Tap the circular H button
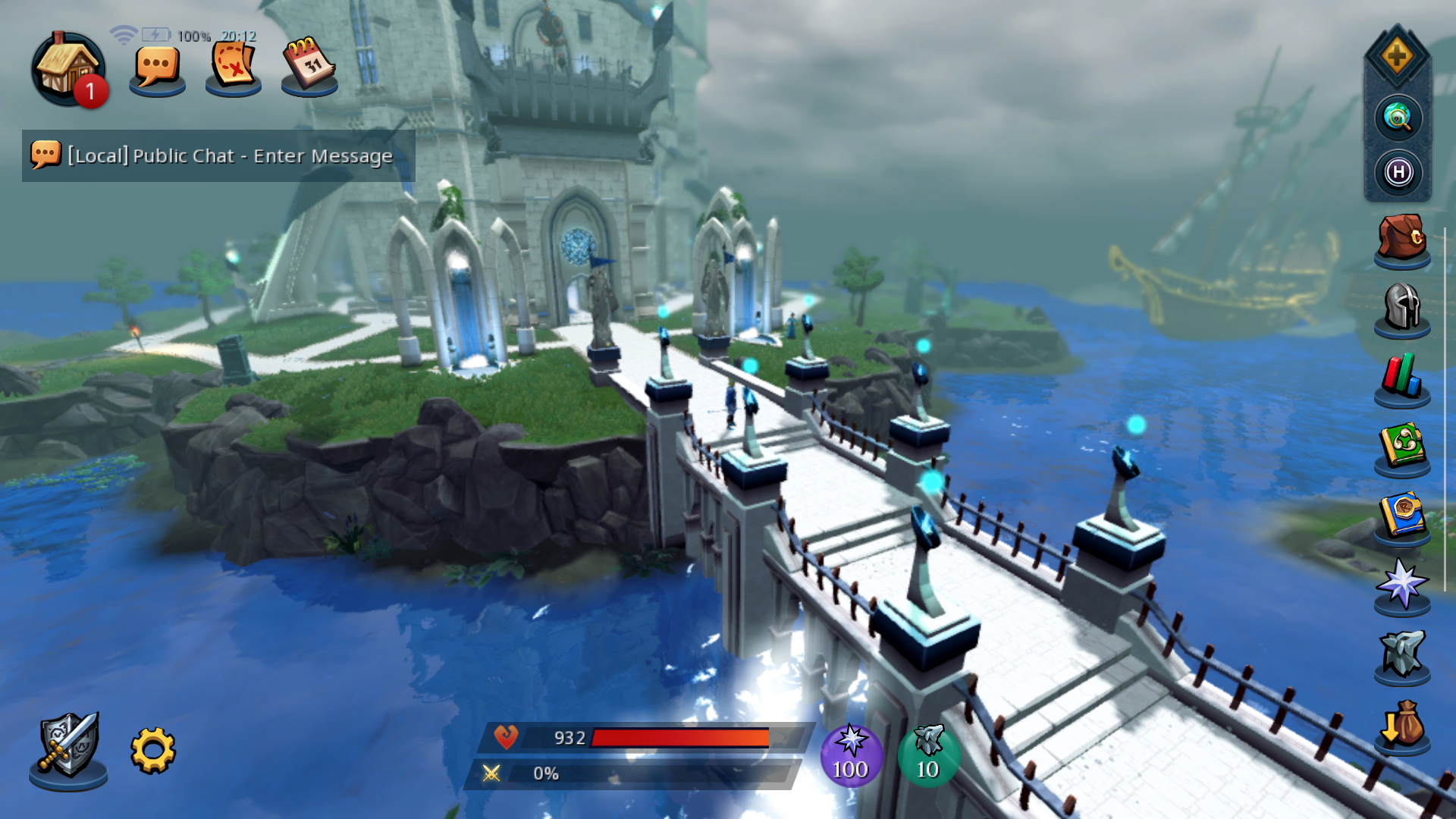1456x819 pixels. tap(1398, 173)
